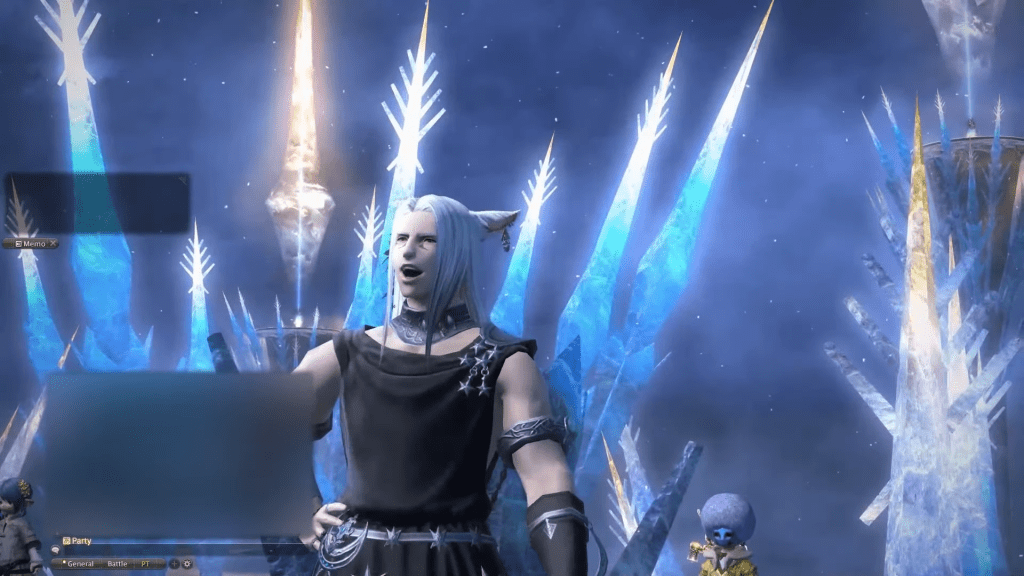The height and width of the screenshot is (576, 1024).
Task: Open chat log settings gear
Action: pyautogui.click(x=186, y=564)
